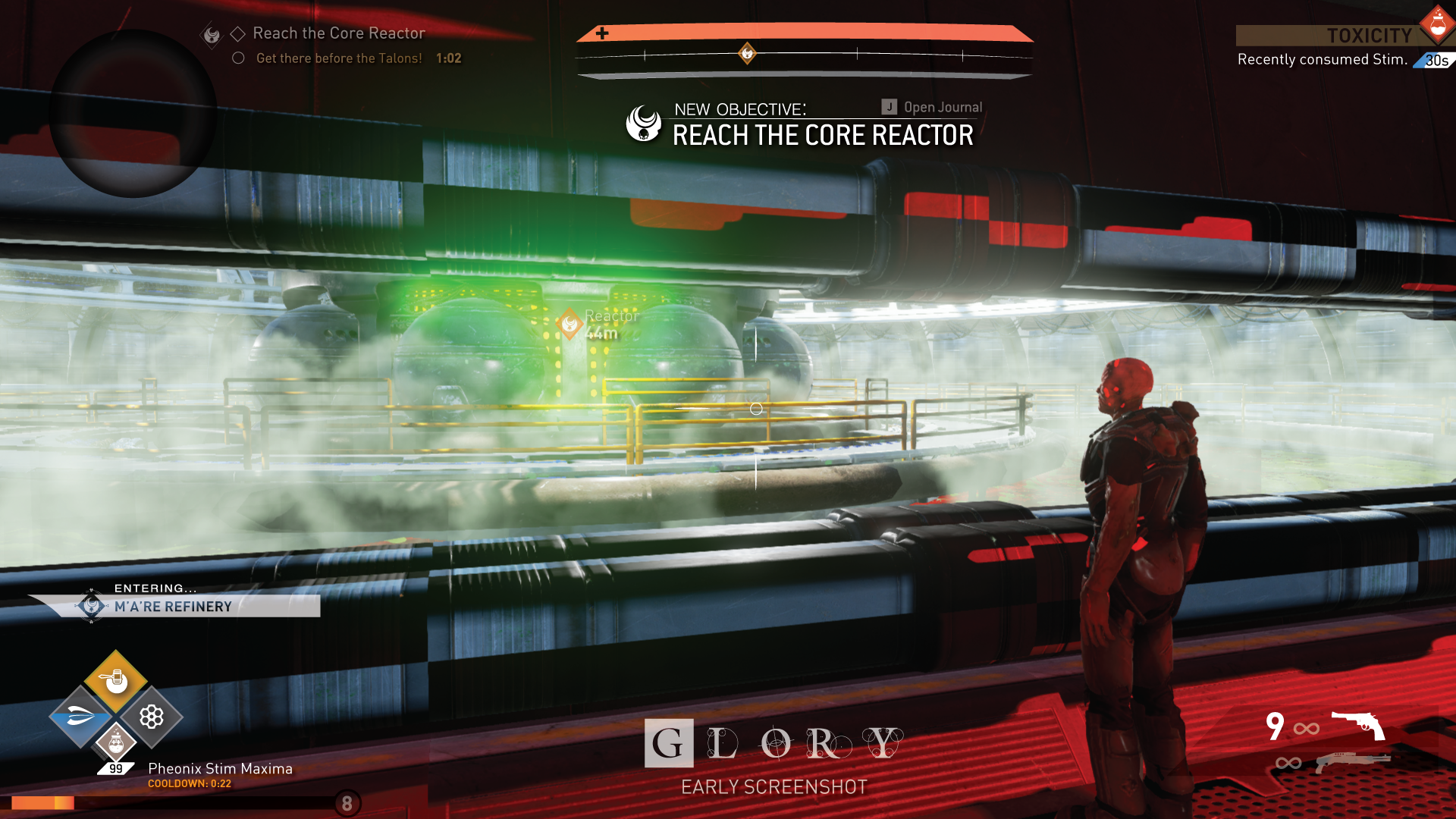Select the revolver weapon icon
Viewport: 1456px width, 819px height.
(1357, 725)
